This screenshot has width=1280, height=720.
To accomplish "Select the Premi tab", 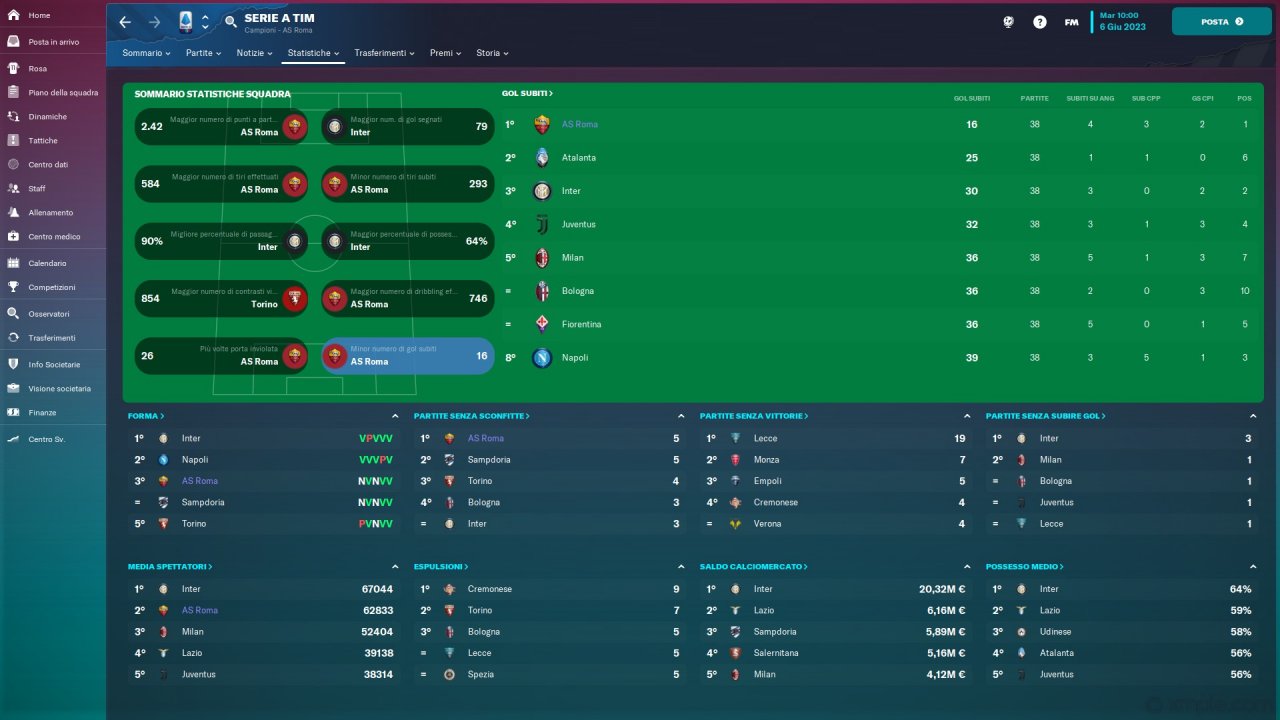I will 445,53.
